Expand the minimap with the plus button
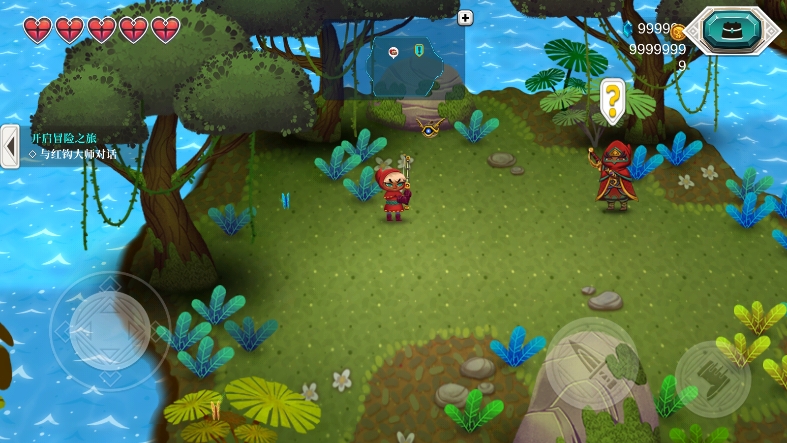Viewport: 787px width, 443px height. point(465,17)
